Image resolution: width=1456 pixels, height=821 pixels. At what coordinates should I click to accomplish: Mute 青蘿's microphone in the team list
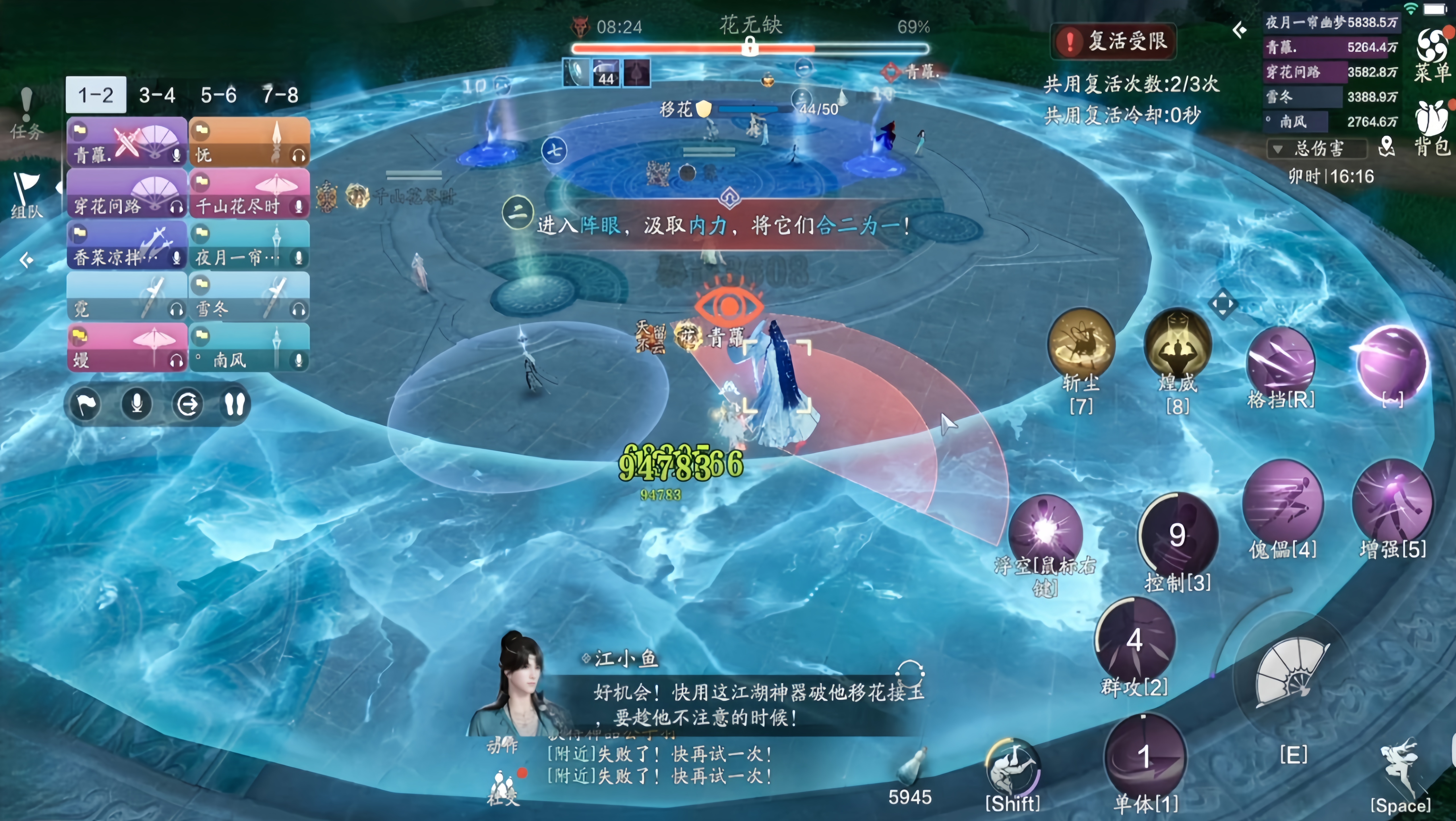click(x=177, y=157)
